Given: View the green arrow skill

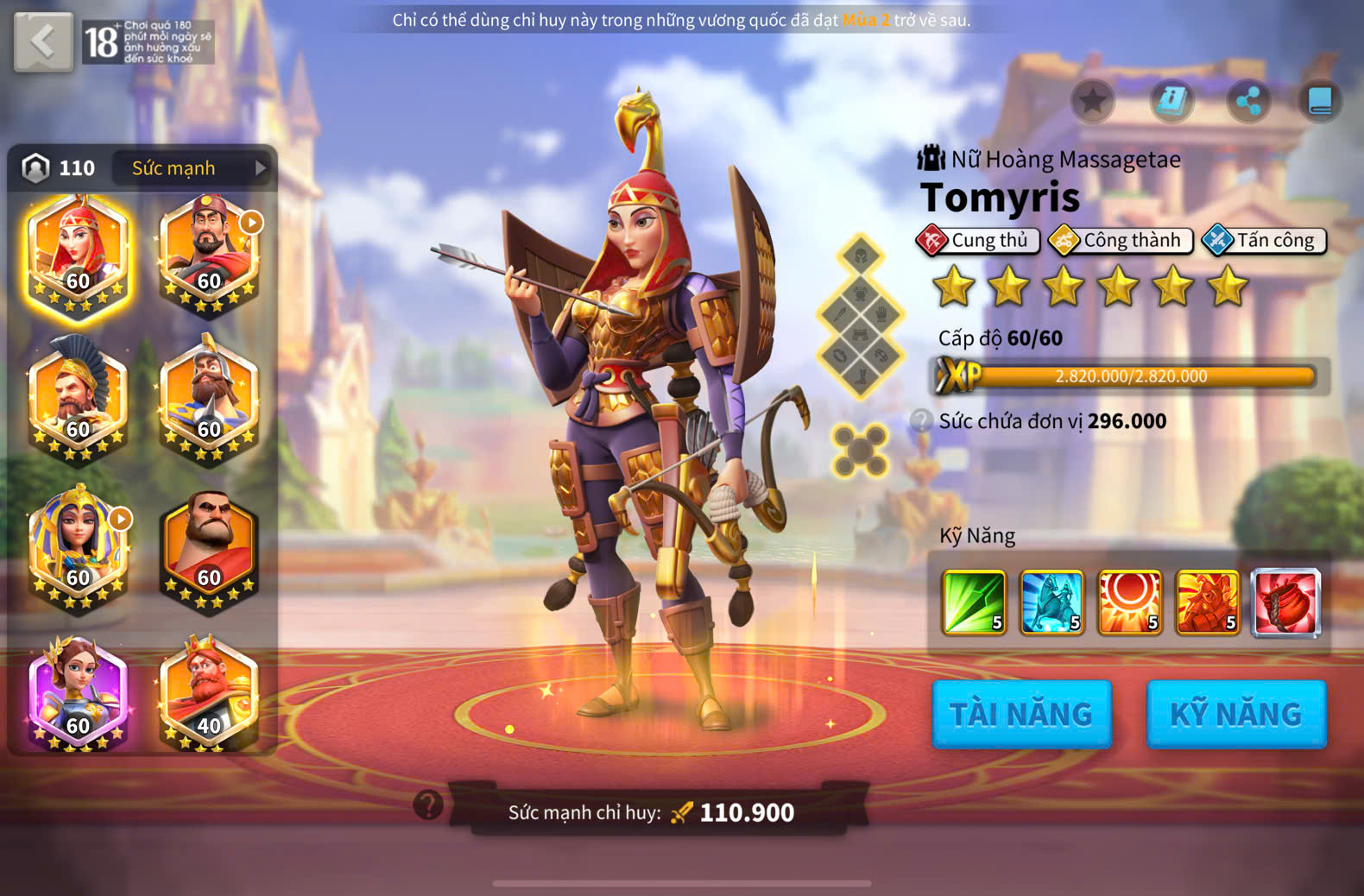Looking at the screenshot, I should [974, 602].
